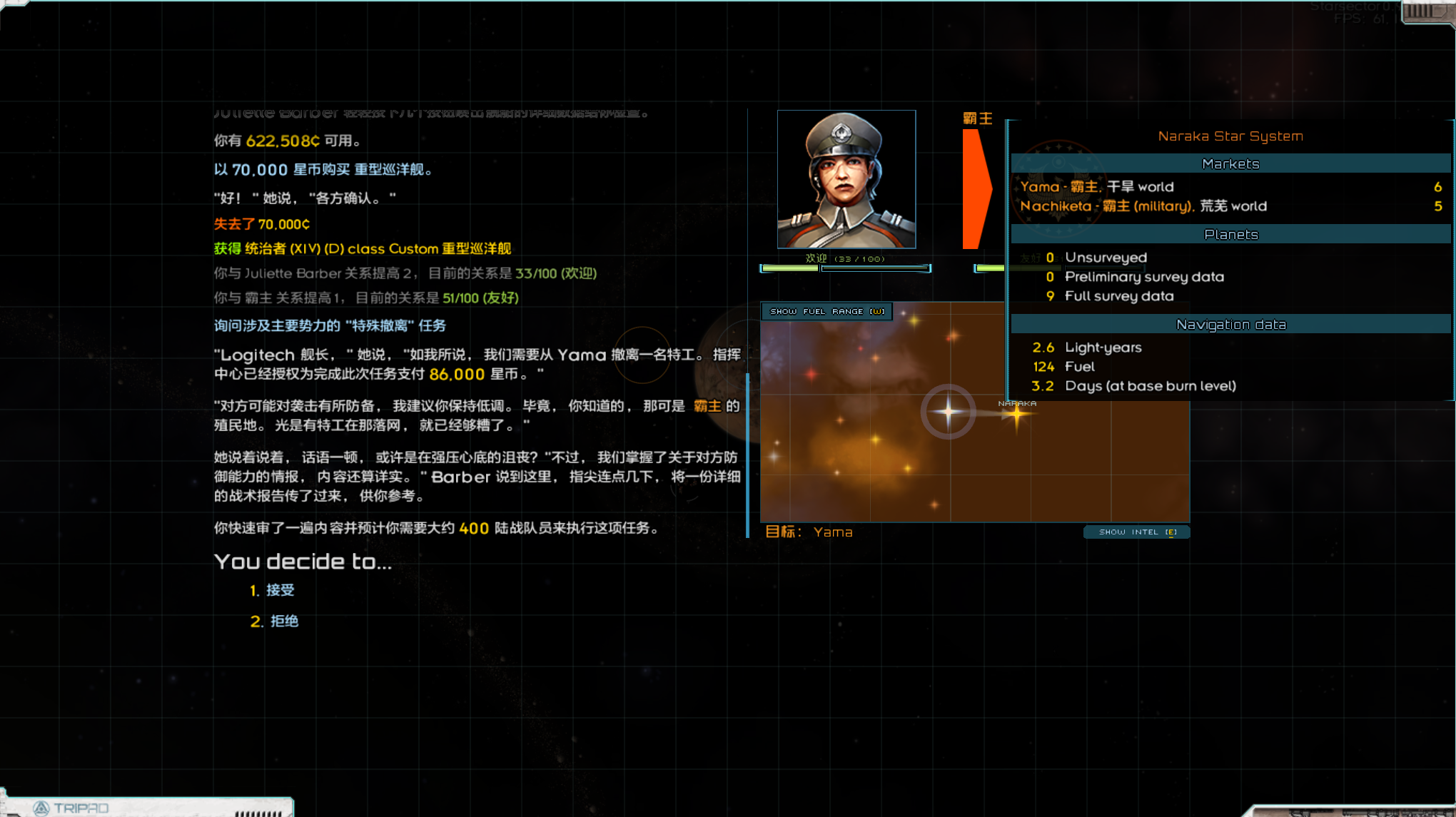Expand the Planets section header
Viewport: 1456px width, 817px height.
[x=1230, y=234]
